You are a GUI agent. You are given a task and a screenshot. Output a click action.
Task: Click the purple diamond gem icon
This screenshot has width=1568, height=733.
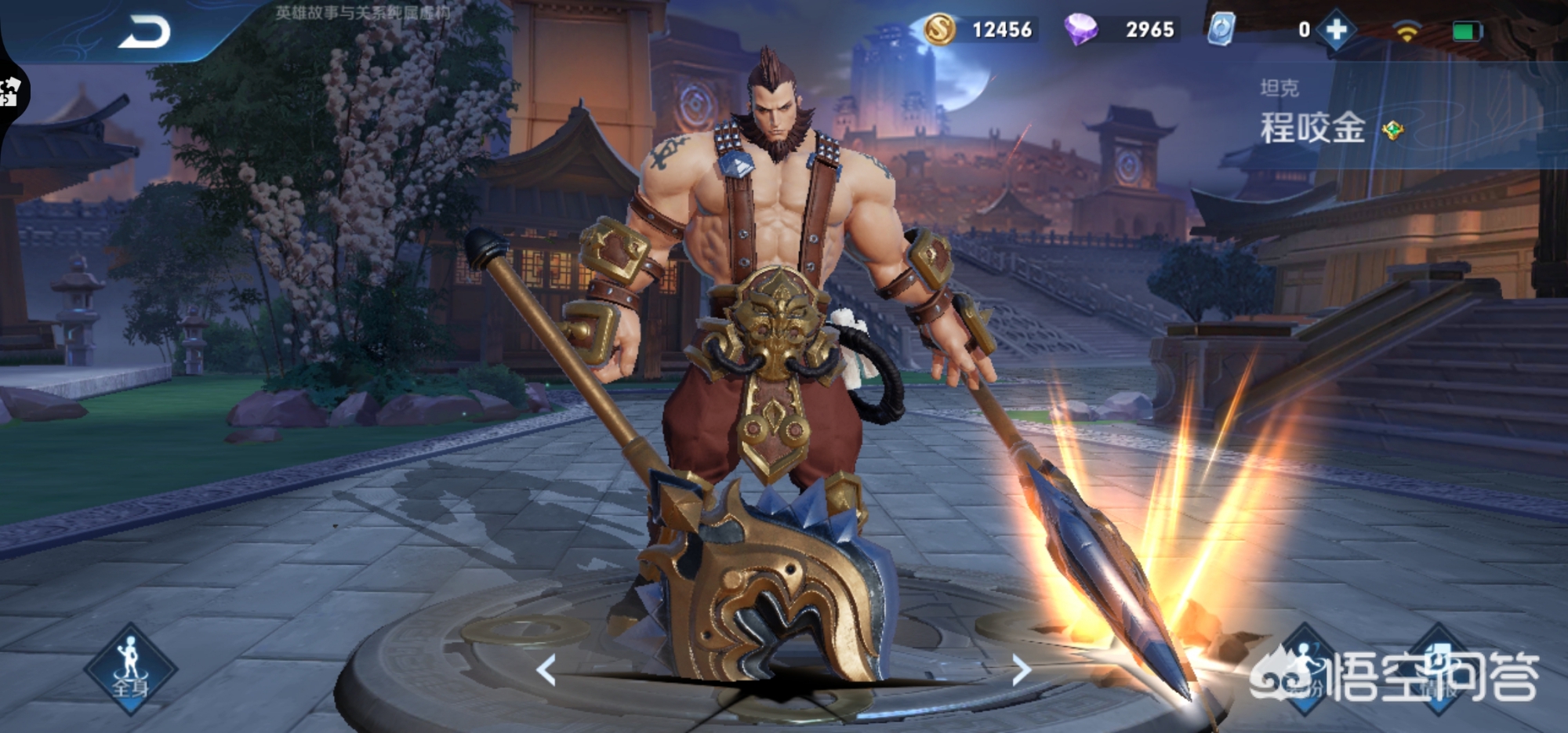coord(1080,30)
